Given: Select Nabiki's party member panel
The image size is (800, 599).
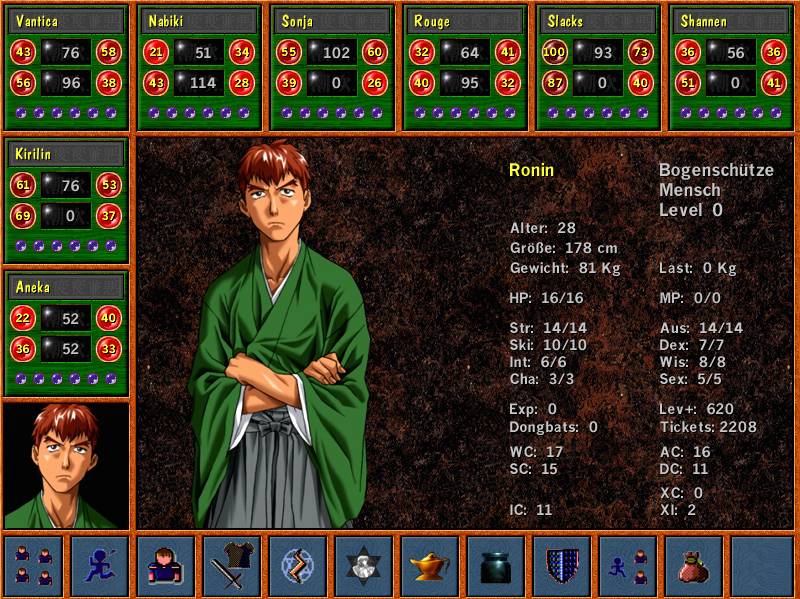Looking at the screenshot, I should [199, 67].
